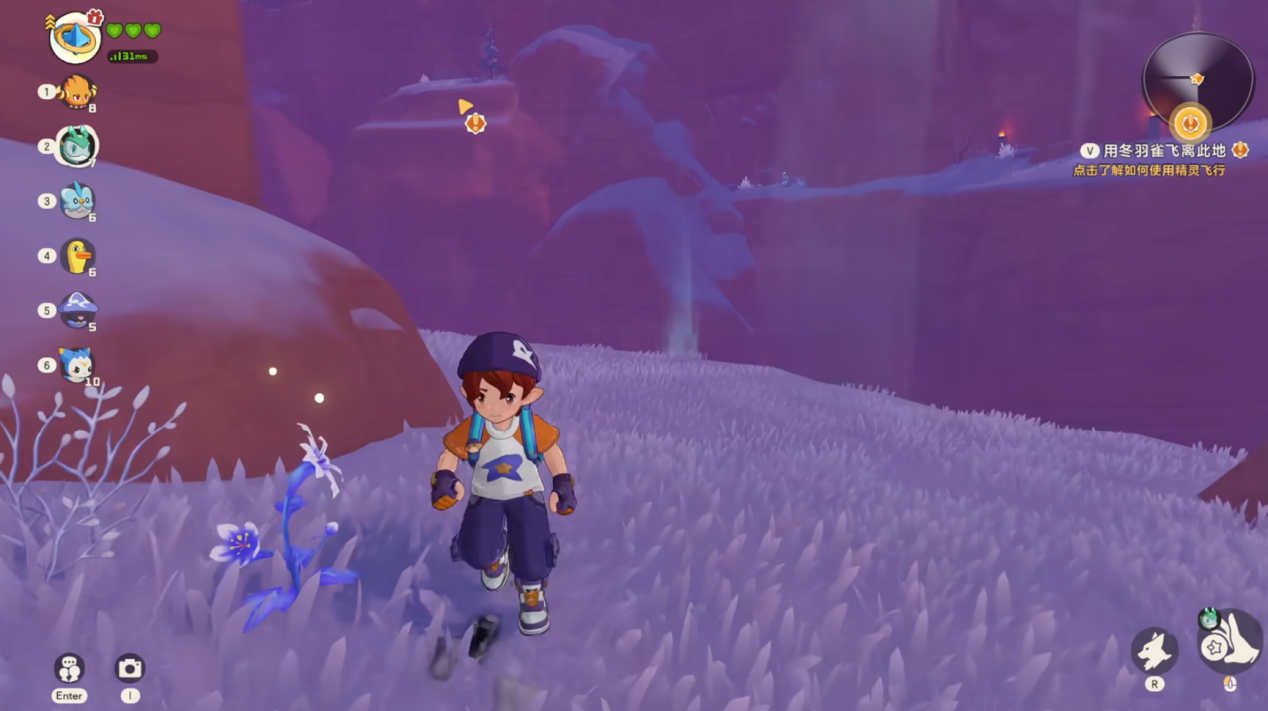Viewport: 1268px width, 711px height.
Task: Select the yellow duck pet
Action: point(77,256)
